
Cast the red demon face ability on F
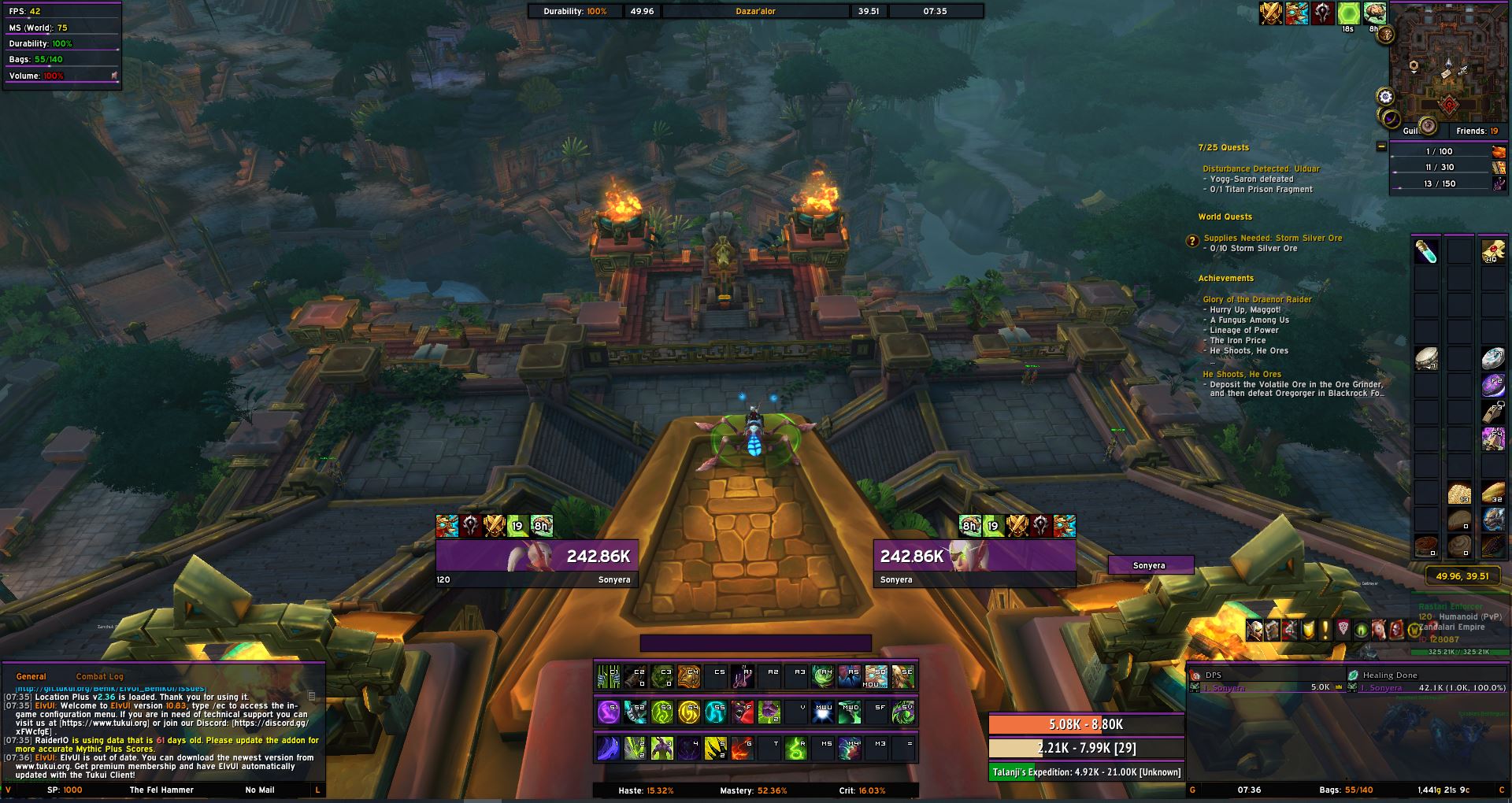coord(743,712)
